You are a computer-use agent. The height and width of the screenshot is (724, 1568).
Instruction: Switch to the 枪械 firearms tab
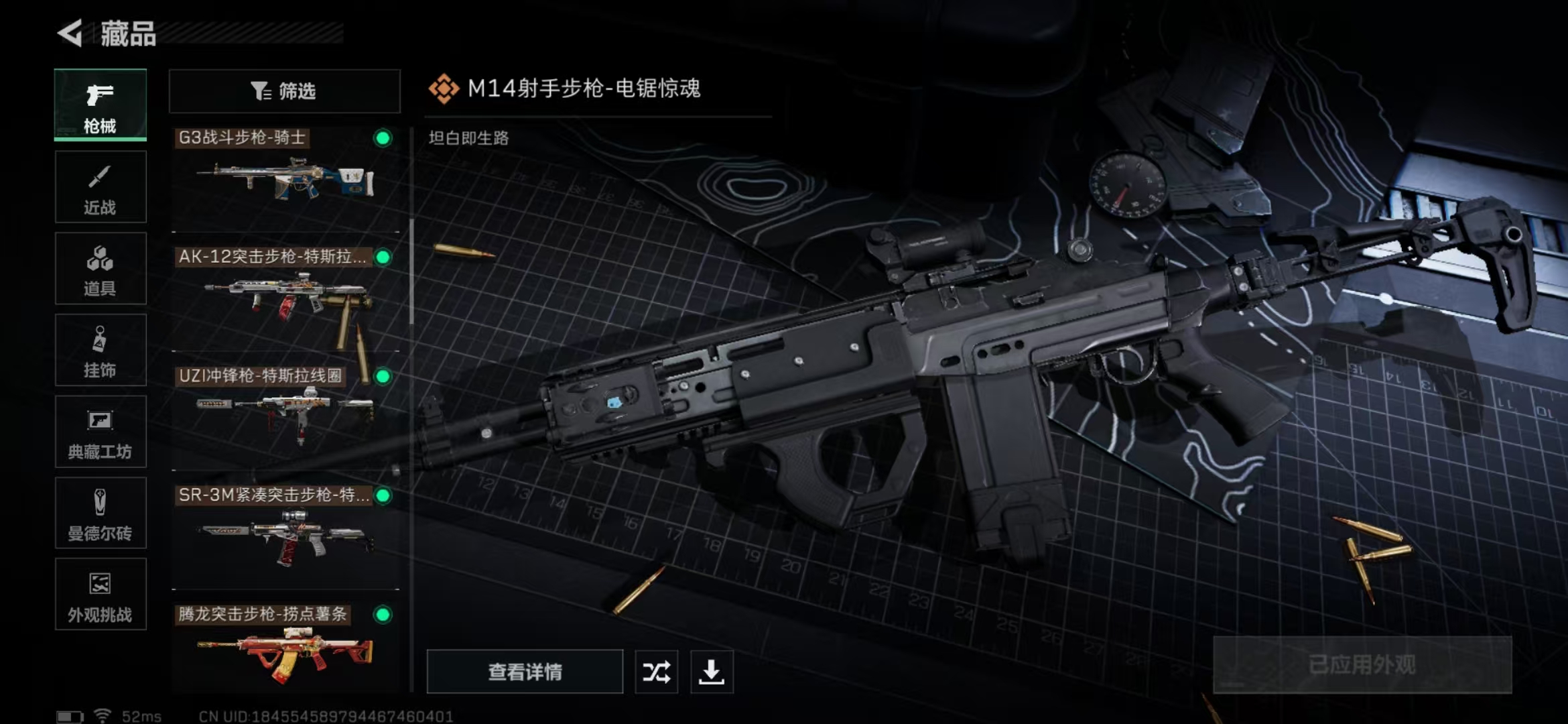(x=101, y=105)
